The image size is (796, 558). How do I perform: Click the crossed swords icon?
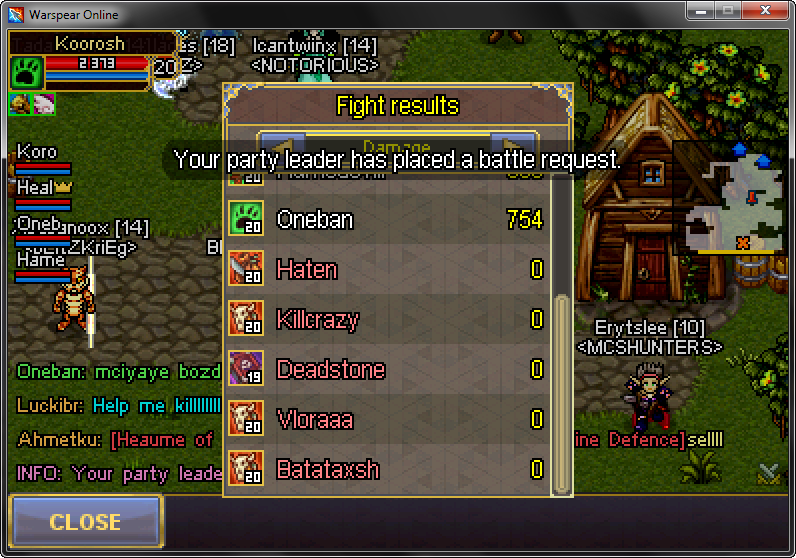[x=768, y=473]
